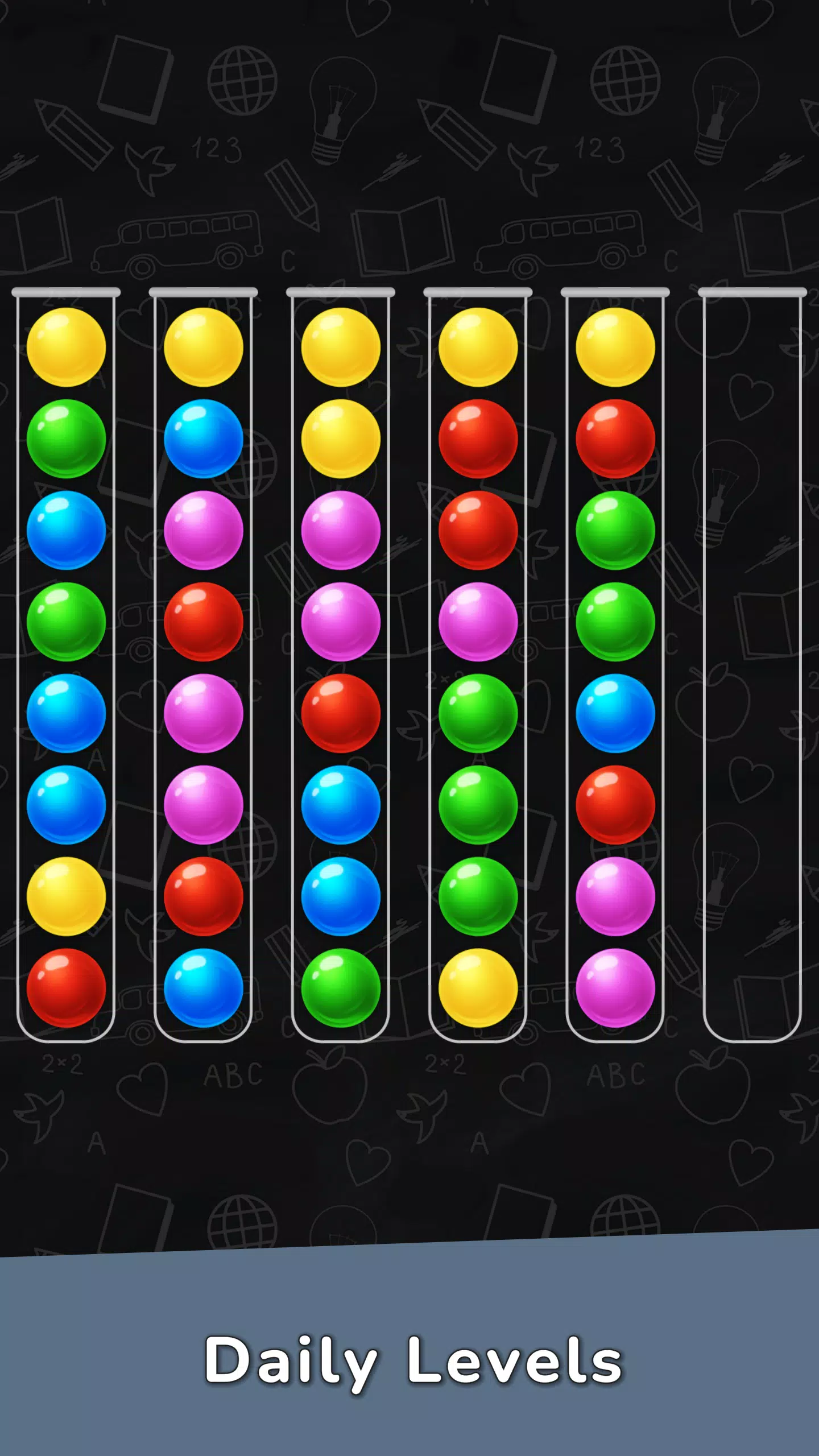Select the fourth tube

[478, 654]
